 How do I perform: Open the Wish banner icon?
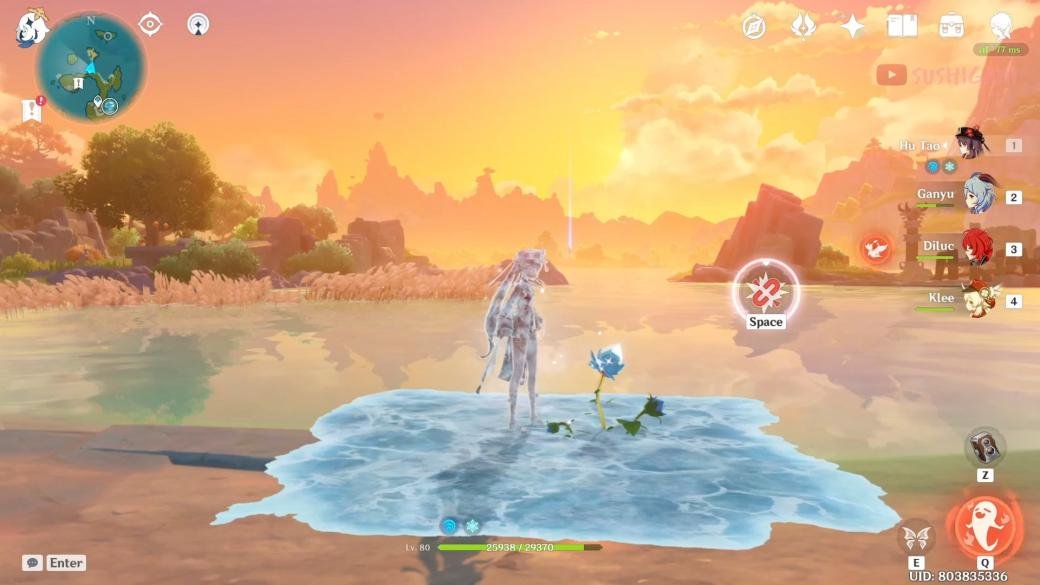(x=803, y=27)
